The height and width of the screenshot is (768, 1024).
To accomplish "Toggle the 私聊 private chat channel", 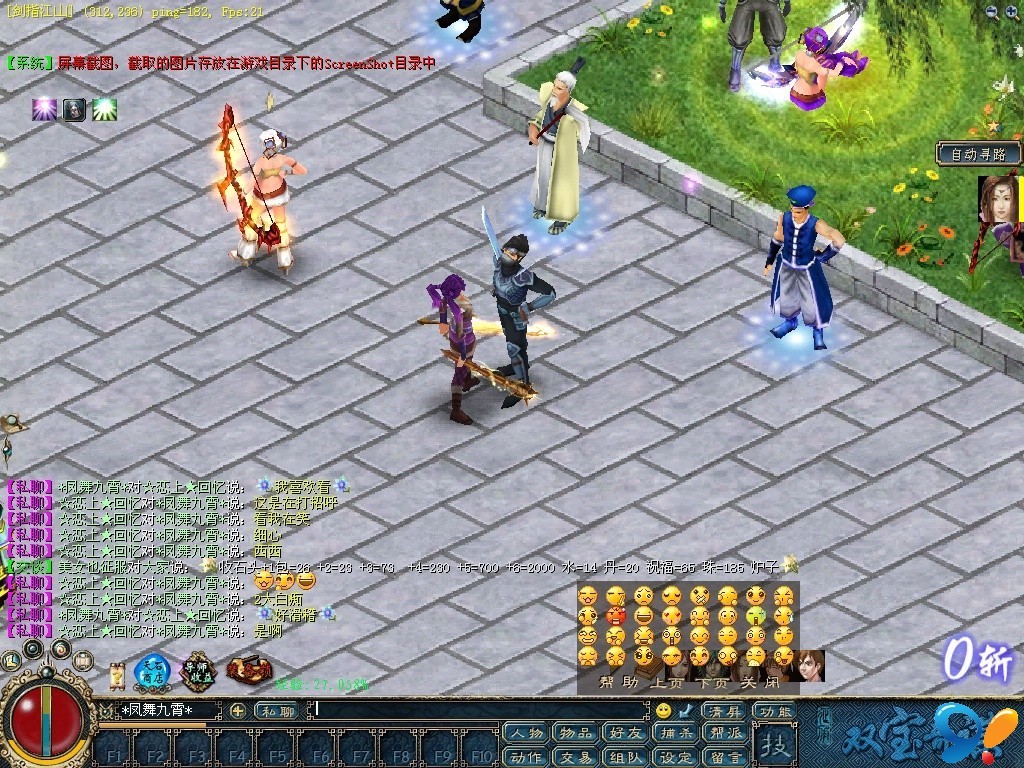I will click(276, 711).
